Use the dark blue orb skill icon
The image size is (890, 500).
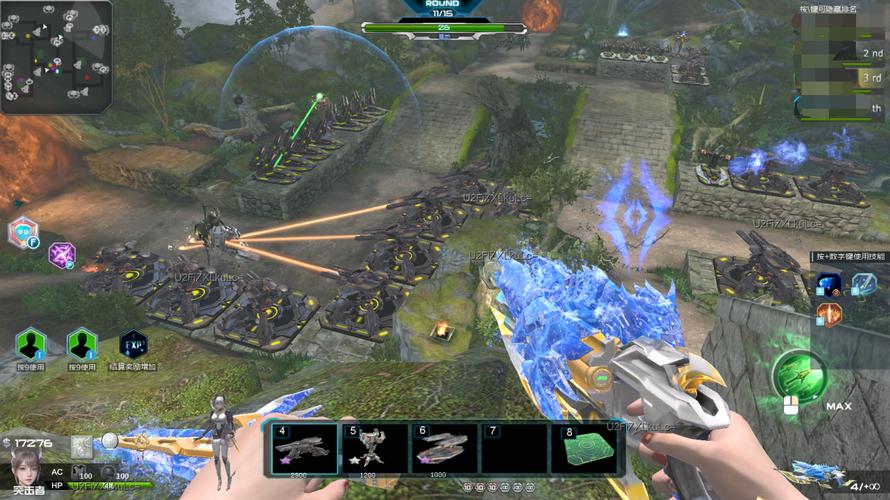[x=827, y=285]
